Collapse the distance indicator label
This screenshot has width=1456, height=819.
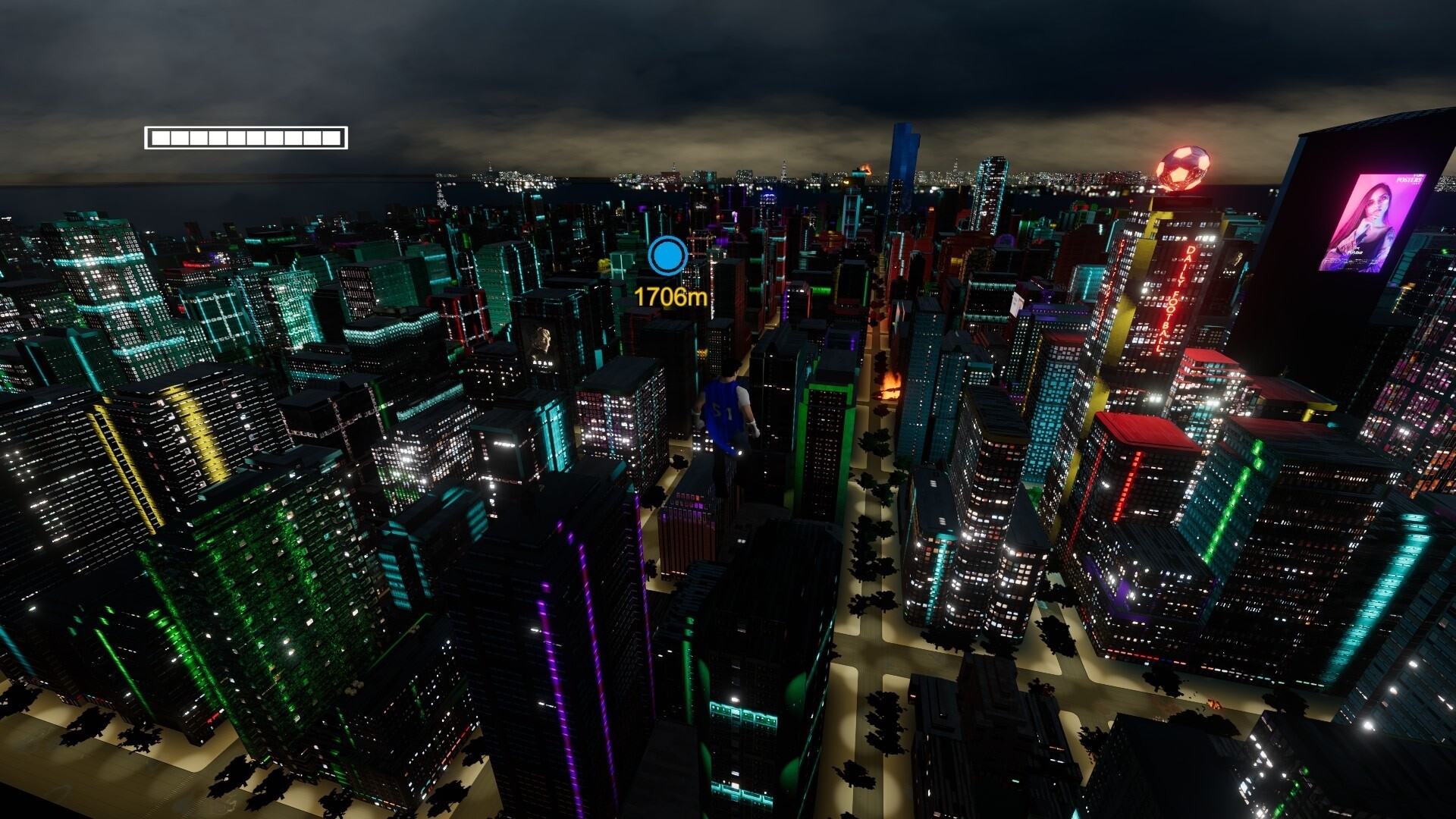tap(670, 295)
